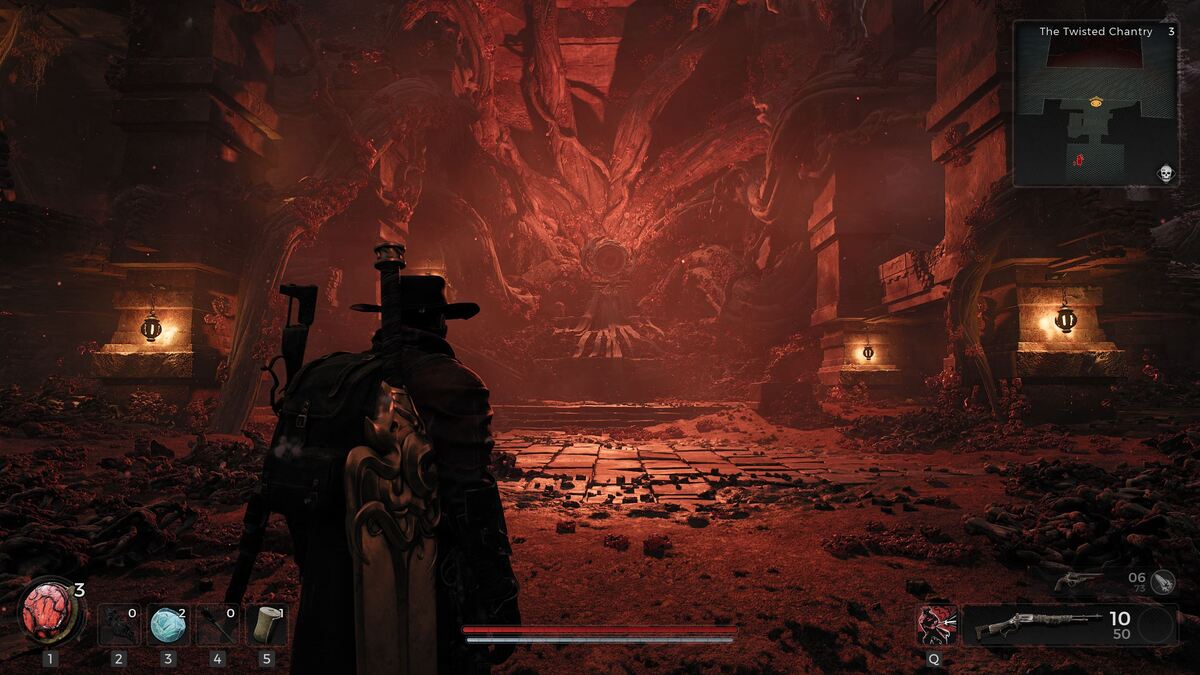Click the empty circular mod slot beside rifle ammo
Image resolution: width=1200 pixels, height=675 pixels.
(x=1156, y=625)
